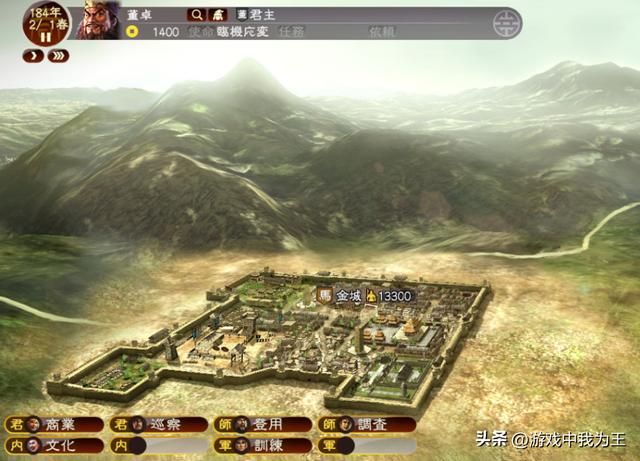
Task: Click the single-arrow normal speed button
Action: pos(31,56)
